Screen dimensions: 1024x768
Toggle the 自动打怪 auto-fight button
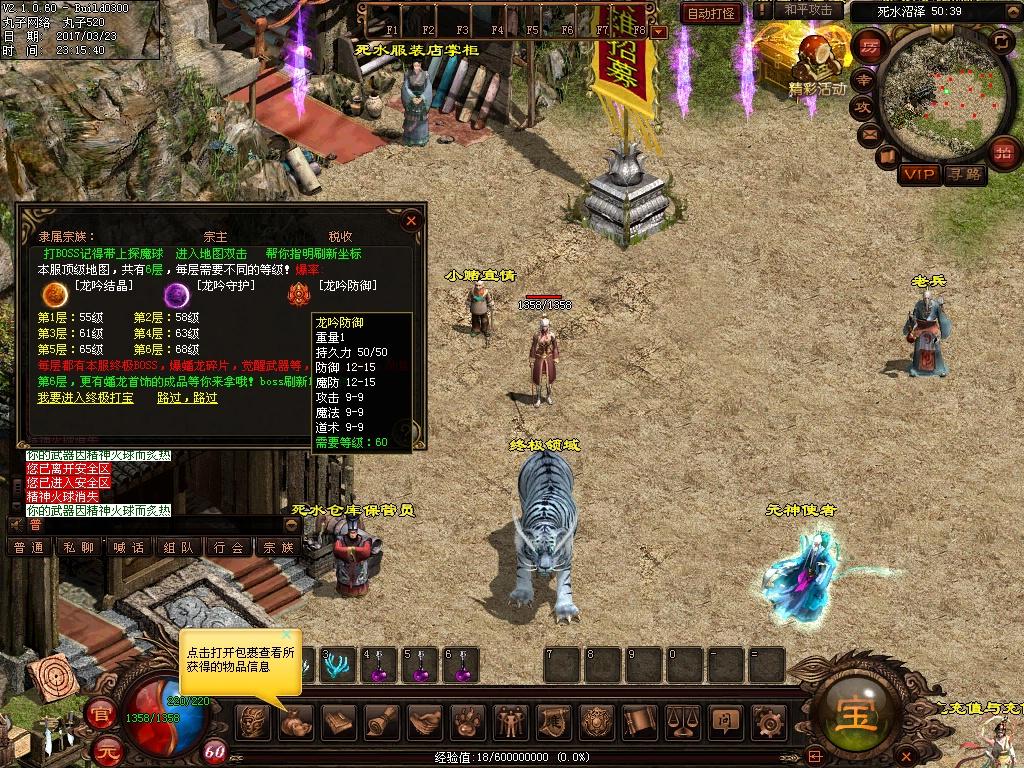click(x=711, y=13)
